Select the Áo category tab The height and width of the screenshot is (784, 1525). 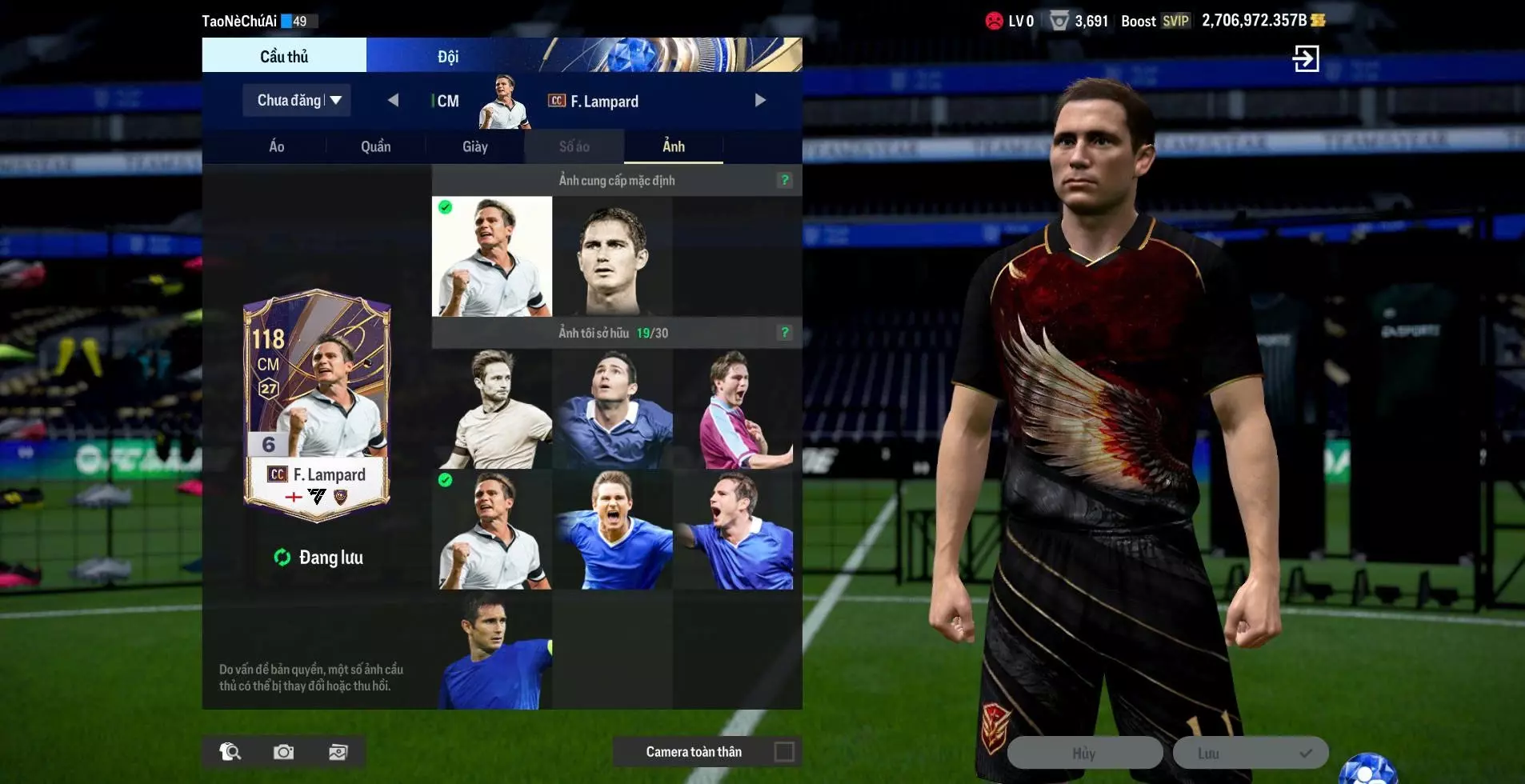click(277, 146)
